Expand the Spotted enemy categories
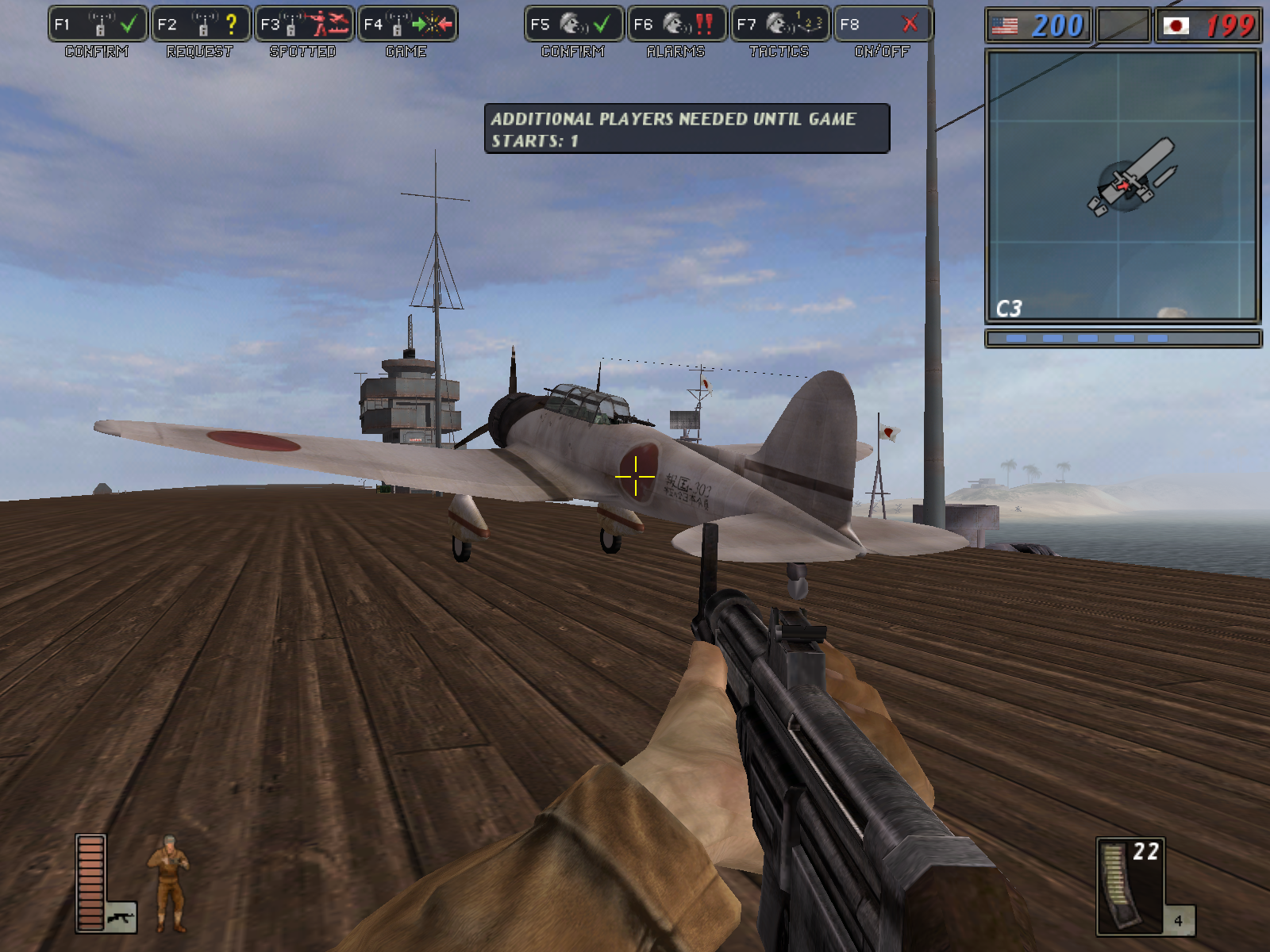The height and width of the screenshot is (952, 1270). coord(333,23)
